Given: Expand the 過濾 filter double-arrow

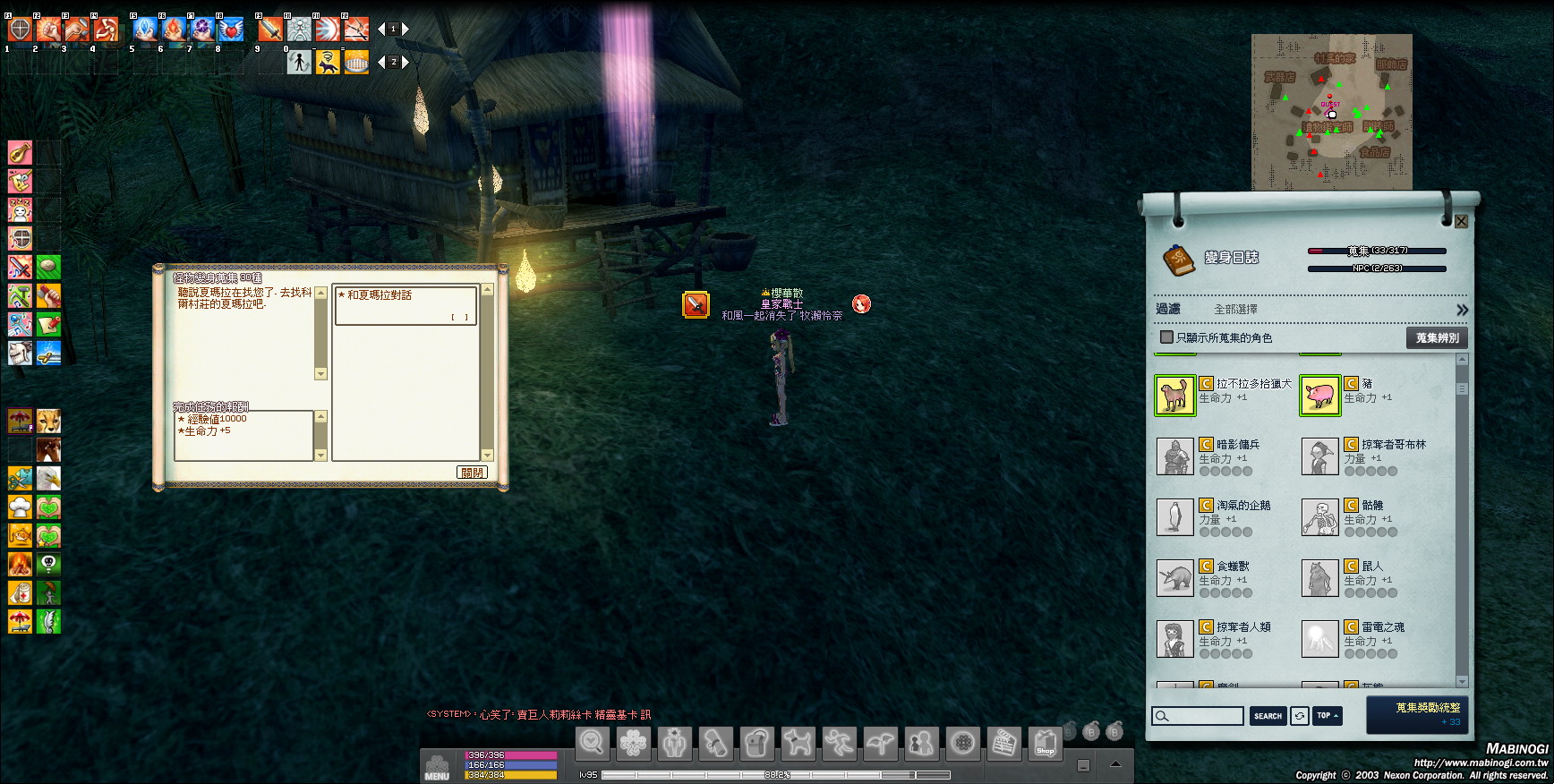Looking at the screenshot, I should coord(1462,310).
